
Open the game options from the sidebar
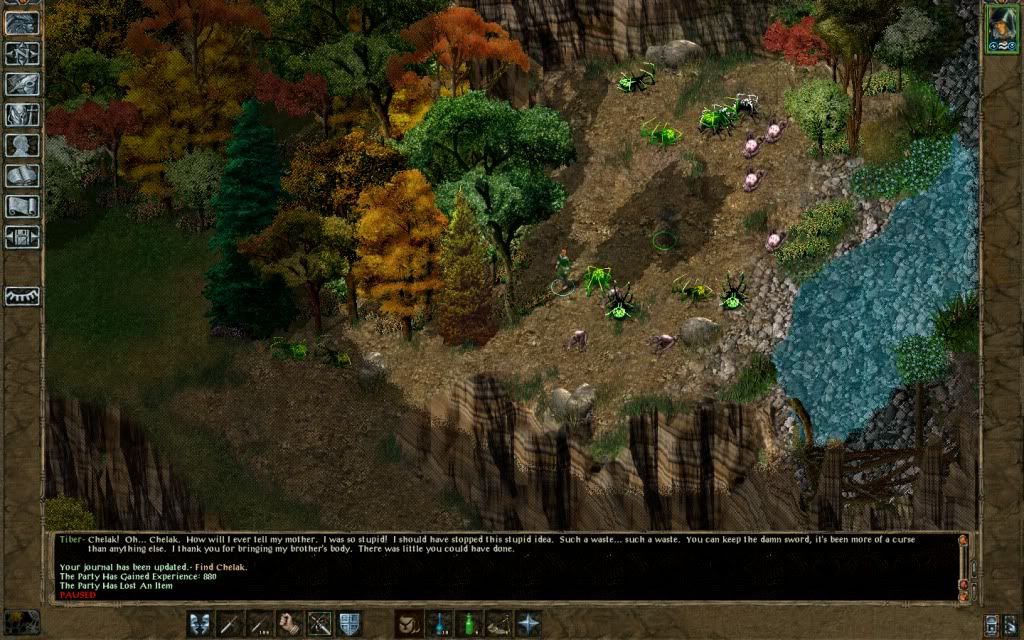(x=22, y=238)
